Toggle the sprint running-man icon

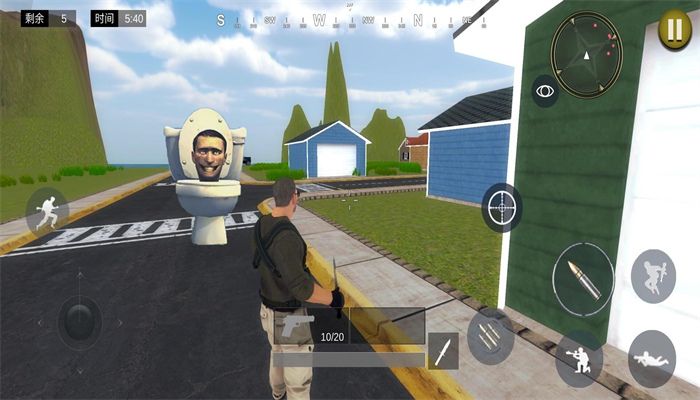click(46, 210)
